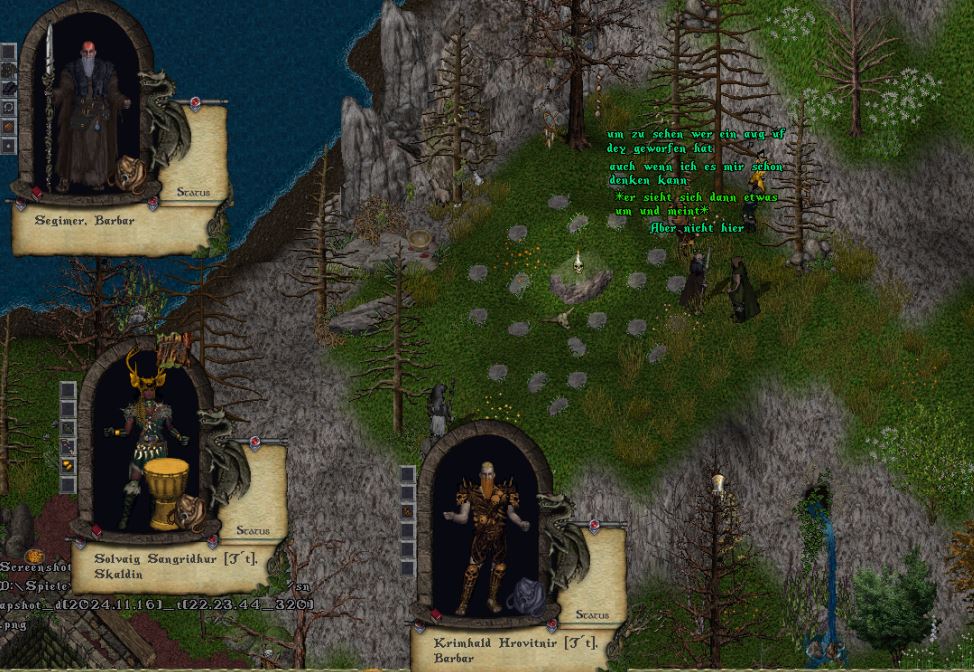Click Krimhald's red book icon
This screenshot has height=672, width=974.
point(436,616)
